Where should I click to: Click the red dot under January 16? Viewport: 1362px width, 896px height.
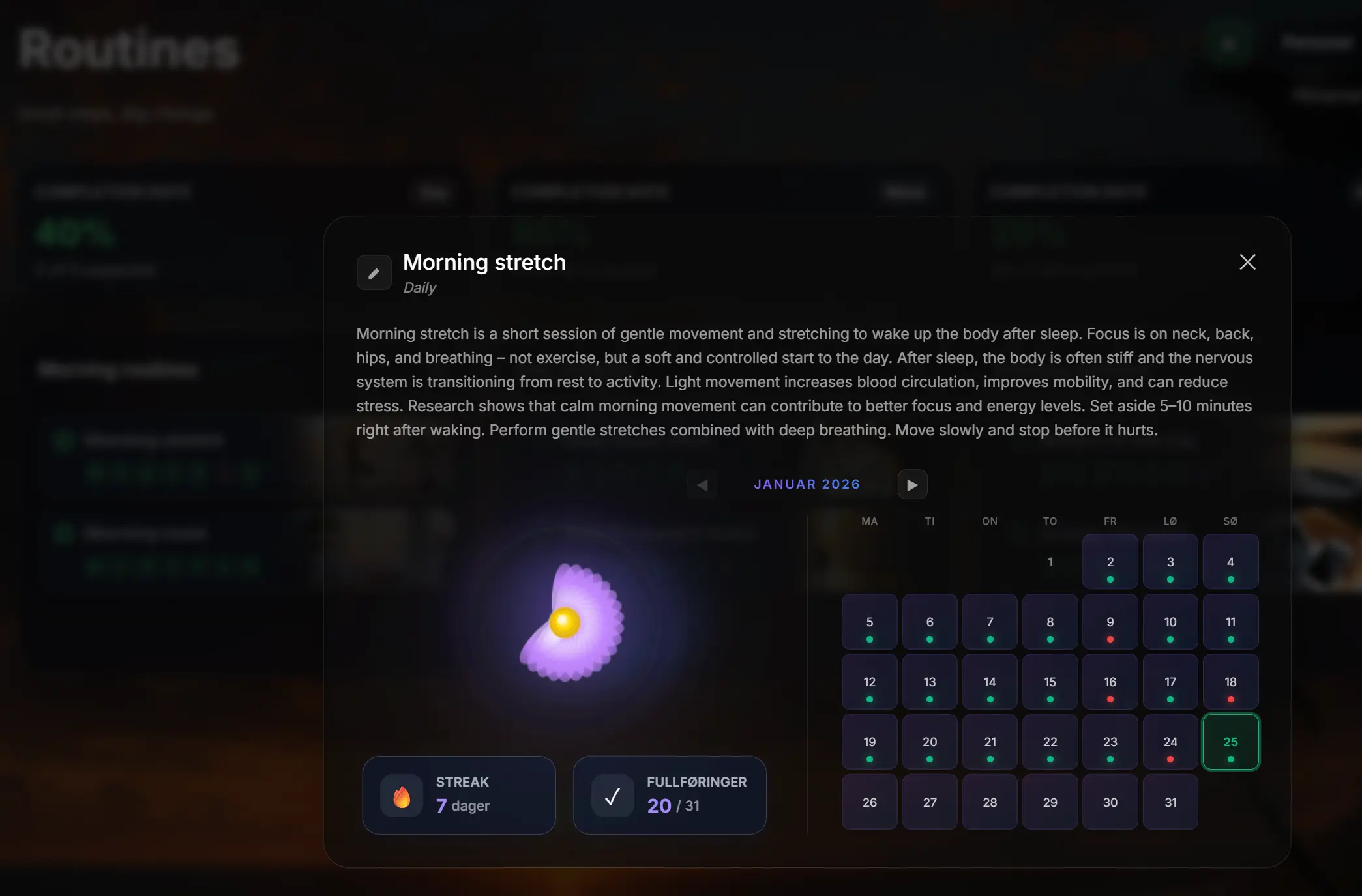[1110, 699]
